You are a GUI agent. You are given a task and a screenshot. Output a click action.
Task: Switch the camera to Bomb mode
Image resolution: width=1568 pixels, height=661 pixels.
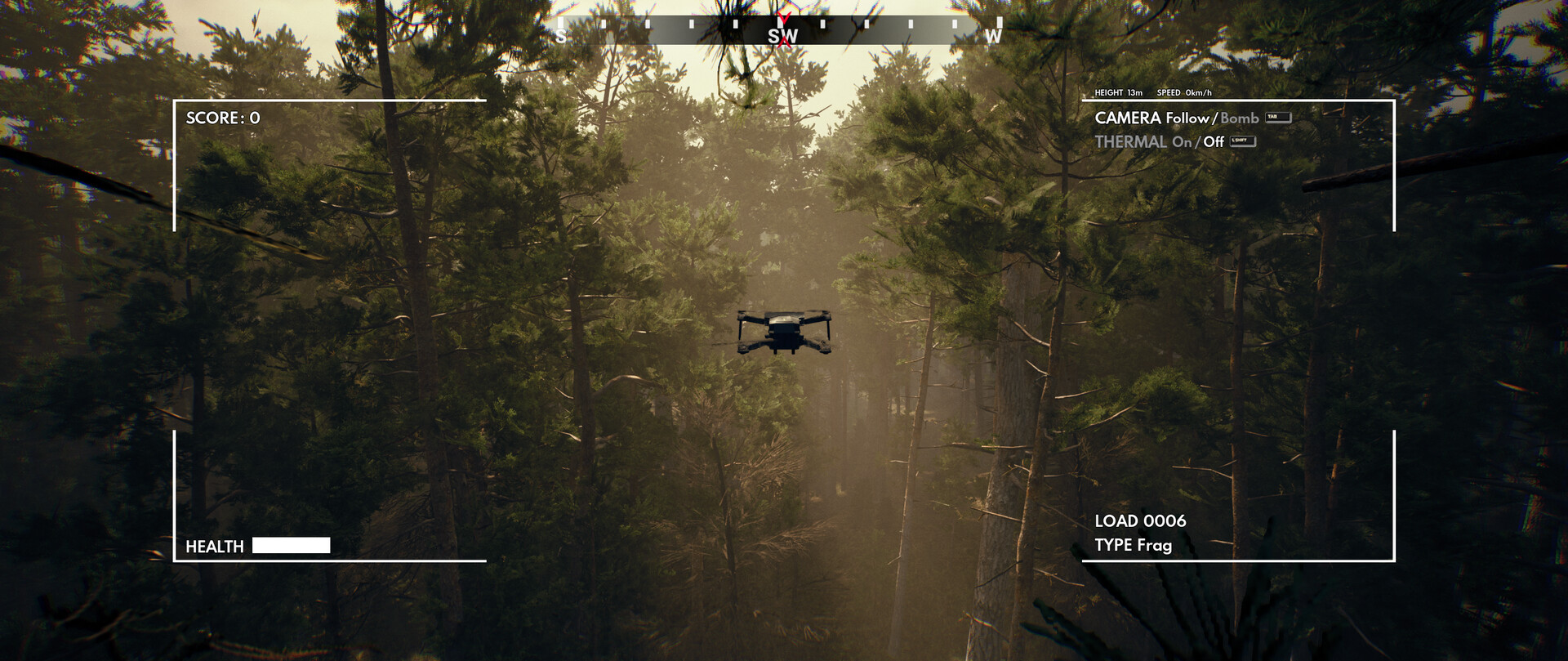pyautogui.click(x=1239, y=118)
